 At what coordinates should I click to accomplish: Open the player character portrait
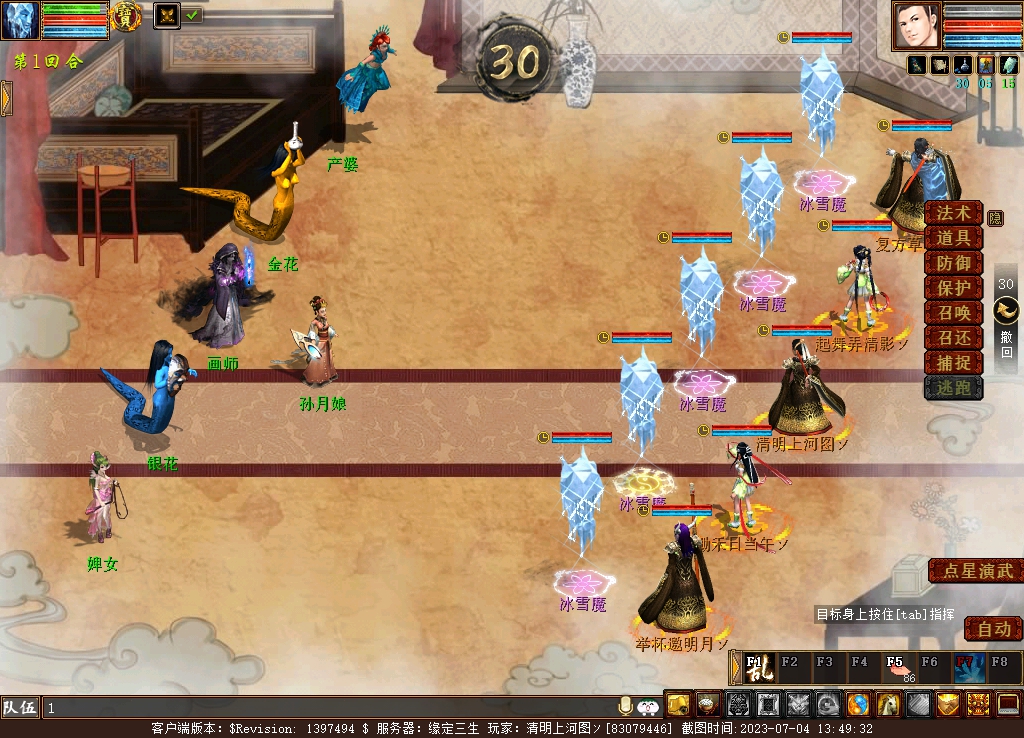pyautogui.click(x=916, y=26)
